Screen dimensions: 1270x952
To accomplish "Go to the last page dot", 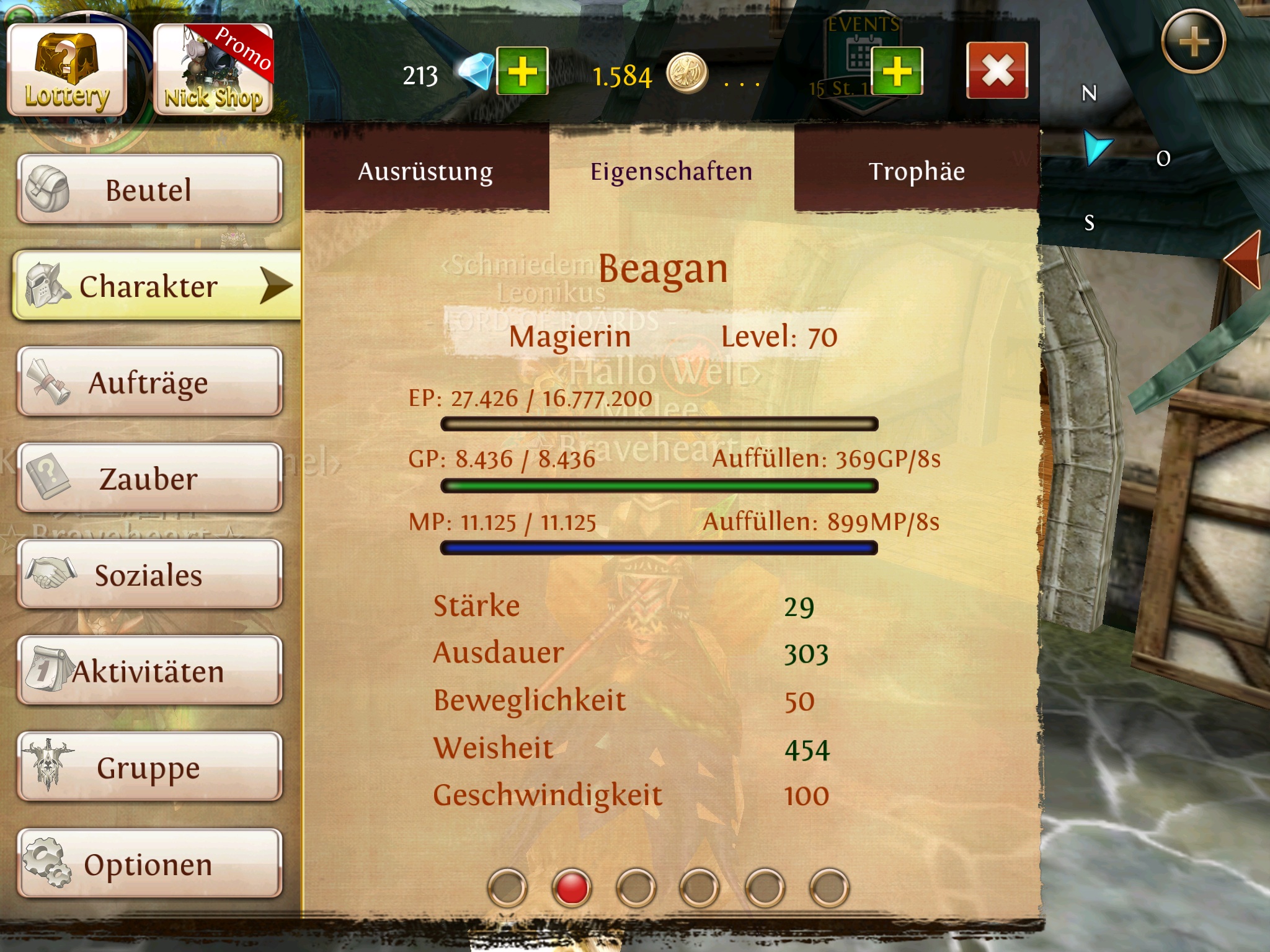I will (x=829, y=888).
